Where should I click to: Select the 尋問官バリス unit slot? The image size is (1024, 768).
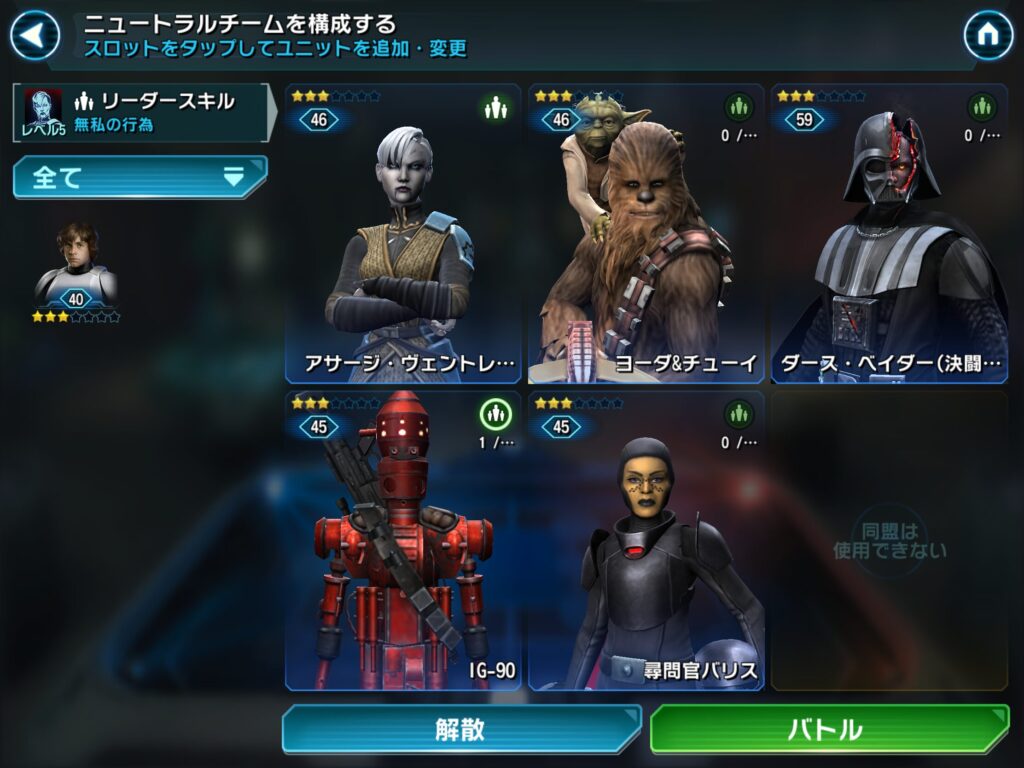point(646,540)
